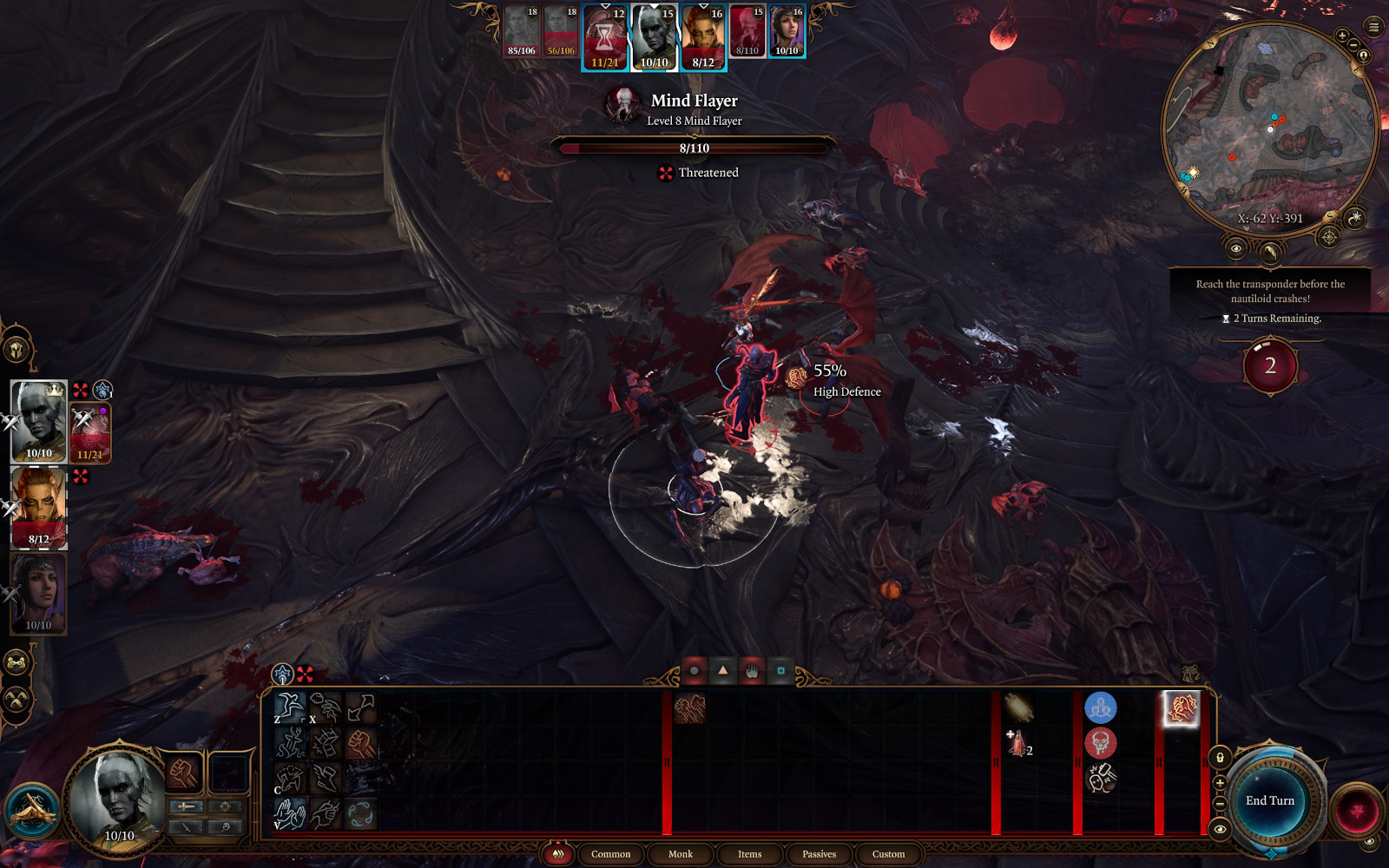Switch to the Passives tab

click(819, 854)
